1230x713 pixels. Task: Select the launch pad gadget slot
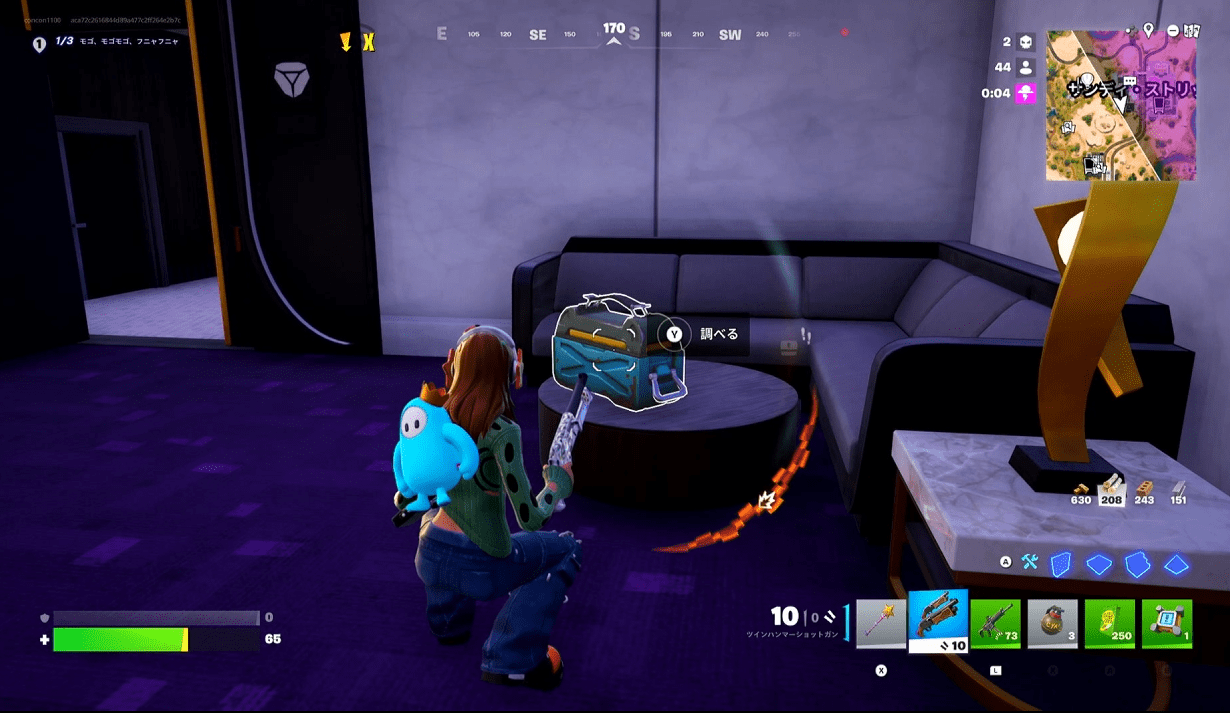click(x=1167, y=624)
